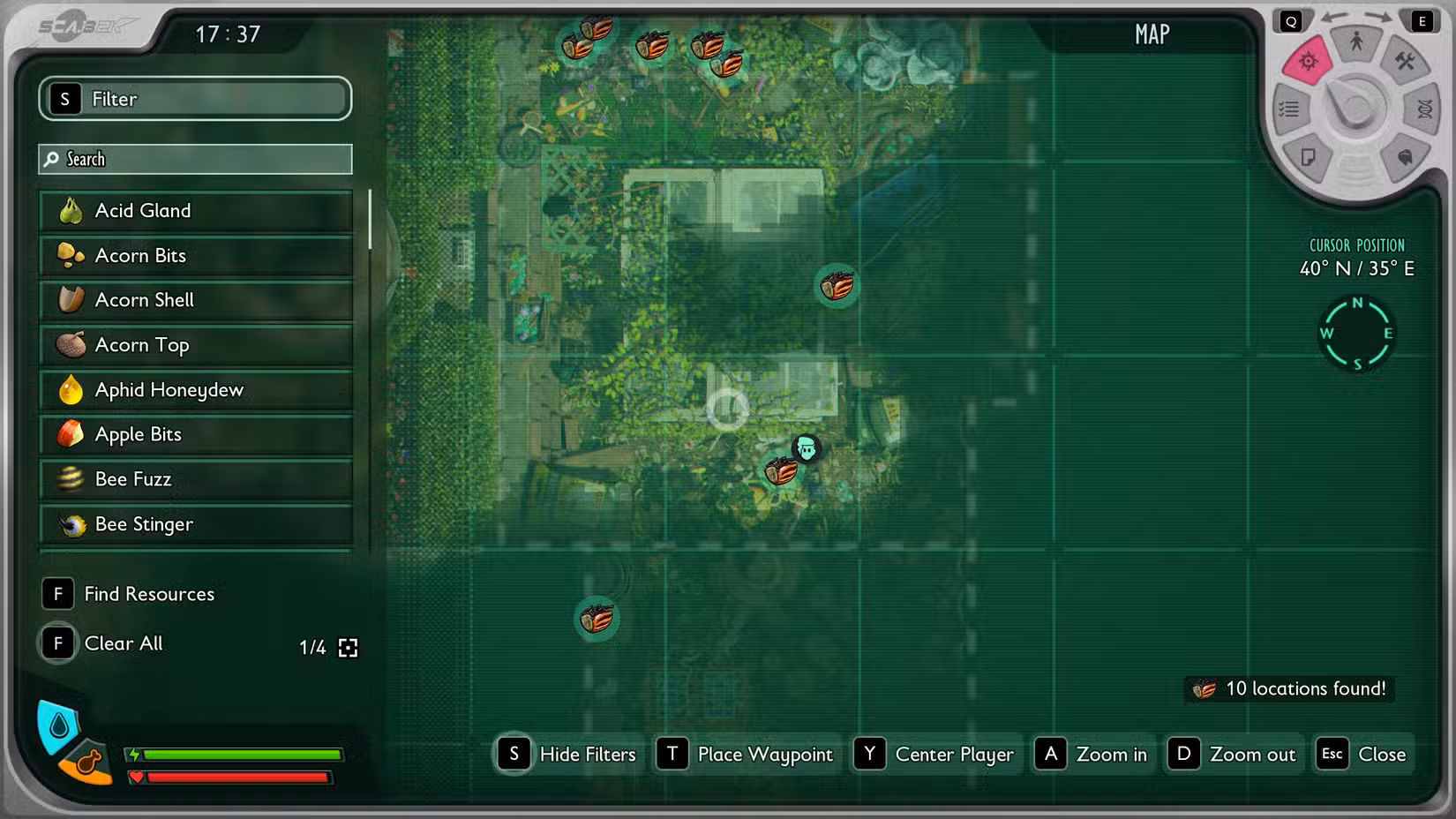Open the Crafting hammer-and-wrench icon
The width and height of the screenshot is (1456, 819).
(x=1405, y=62)
